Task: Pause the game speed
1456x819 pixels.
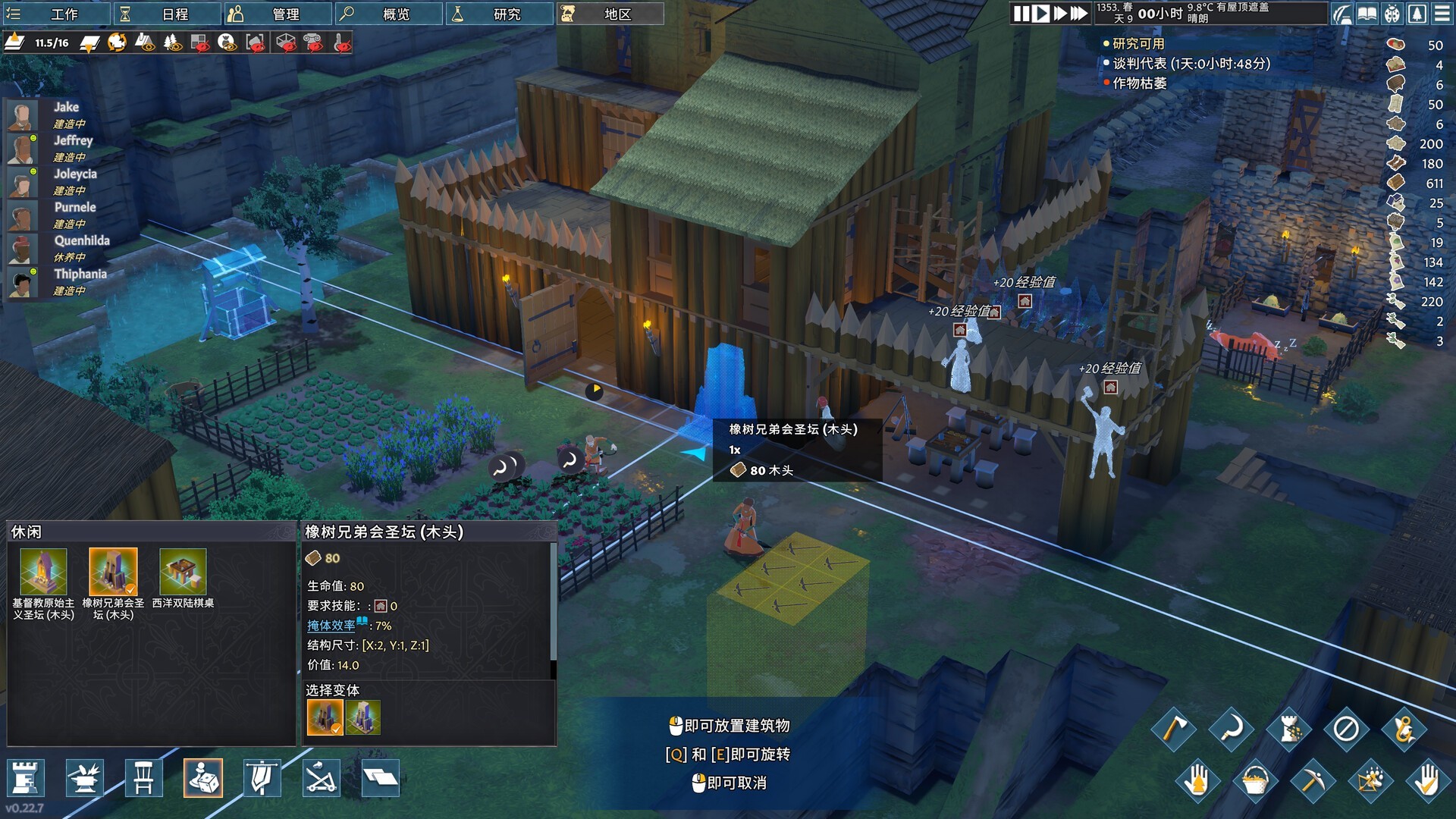Action: click(x=1021, y=14)
